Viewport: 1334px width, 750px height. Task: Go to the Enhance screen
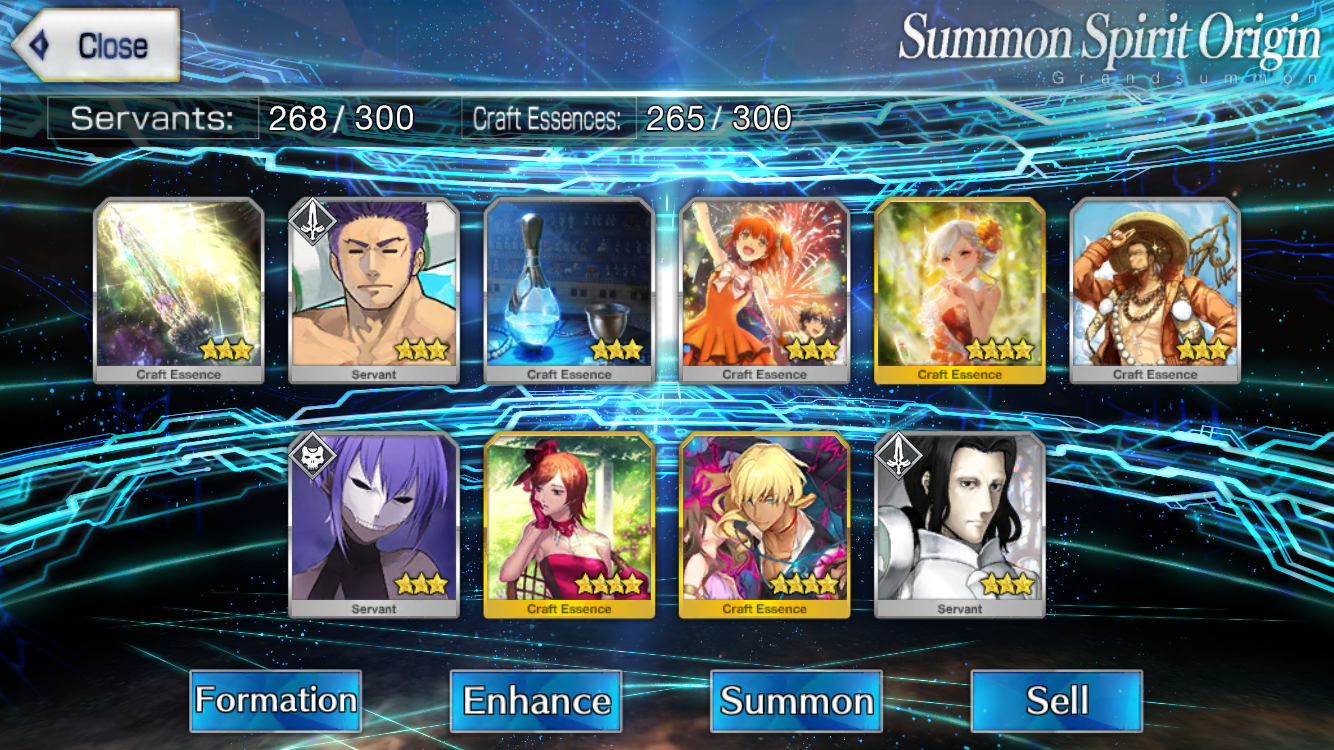[536, 700]
